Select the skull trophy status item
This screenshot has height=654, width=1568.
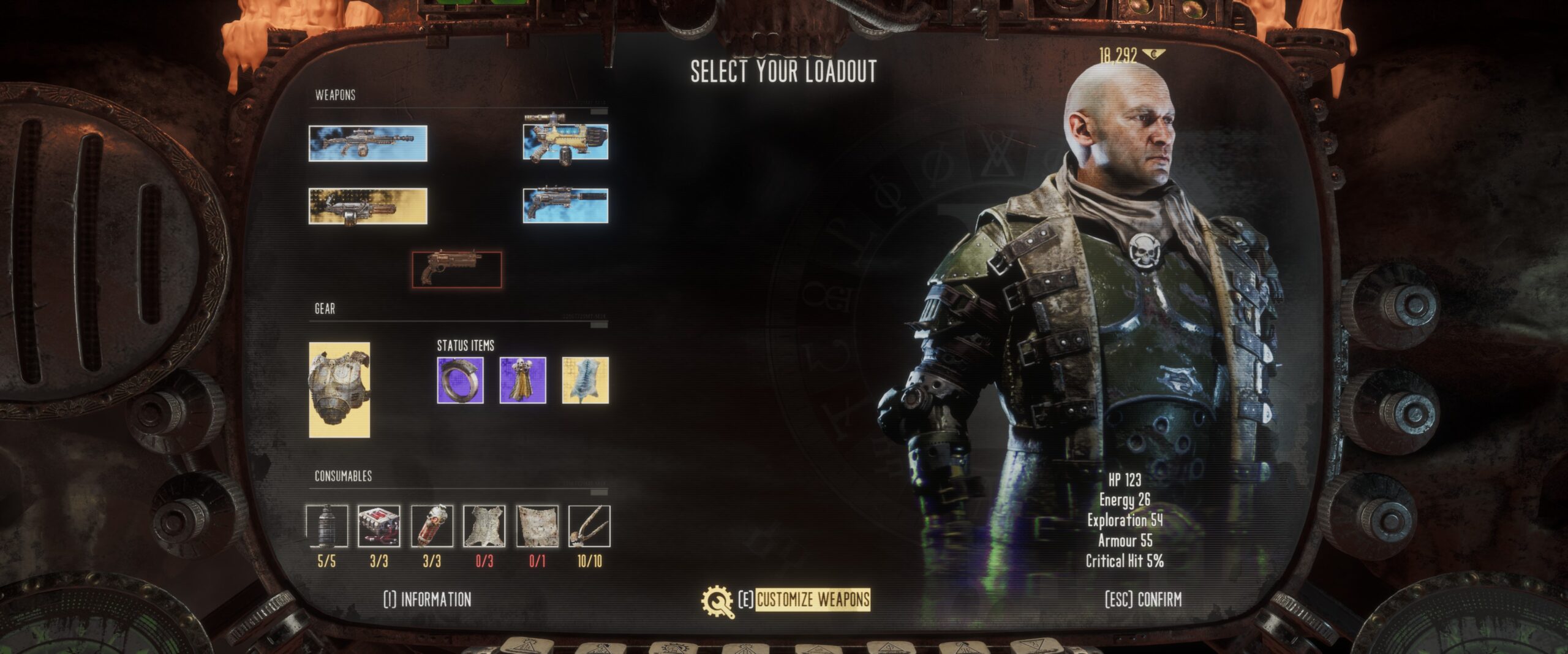point(522,381)
